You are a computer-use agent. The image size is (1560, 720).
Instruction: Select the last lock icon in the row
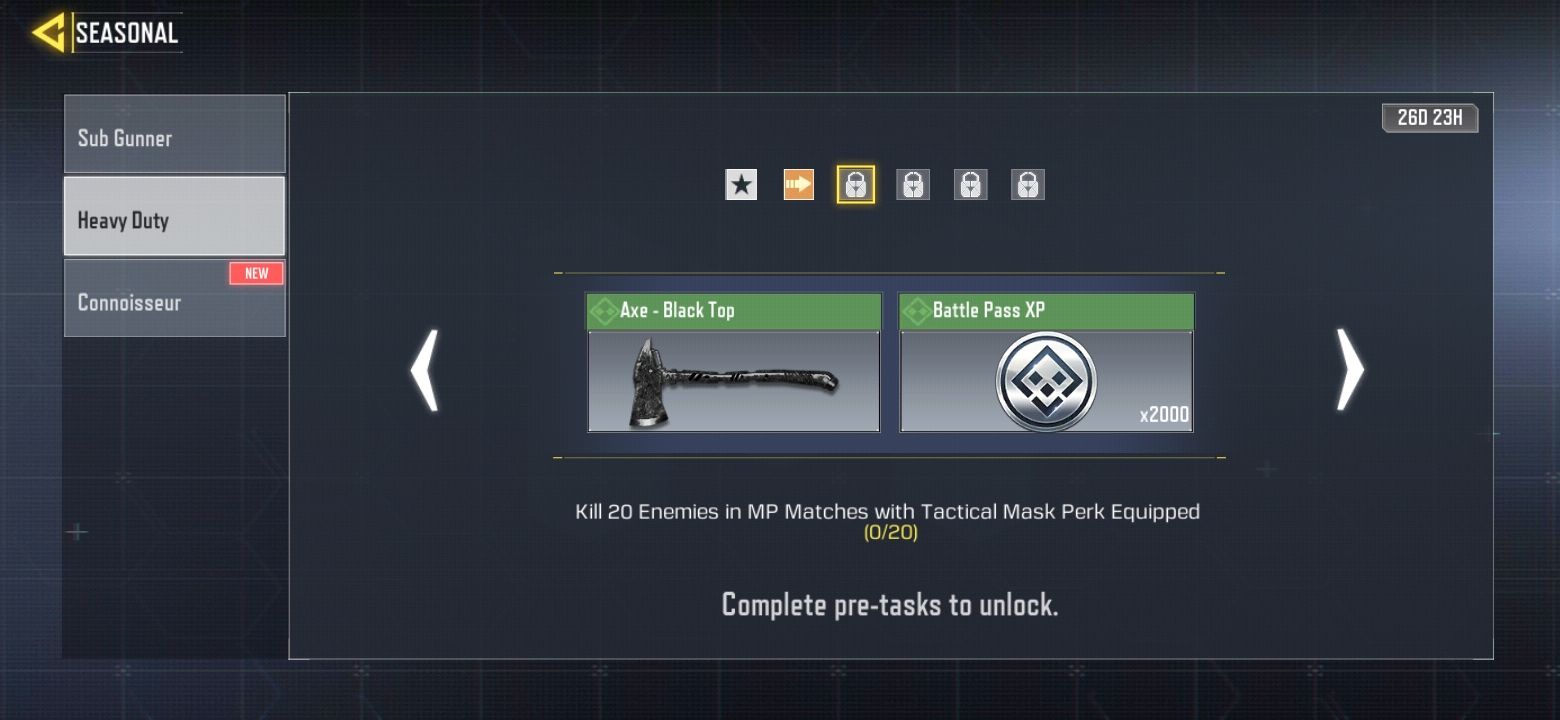click(x=1028, y=184)
